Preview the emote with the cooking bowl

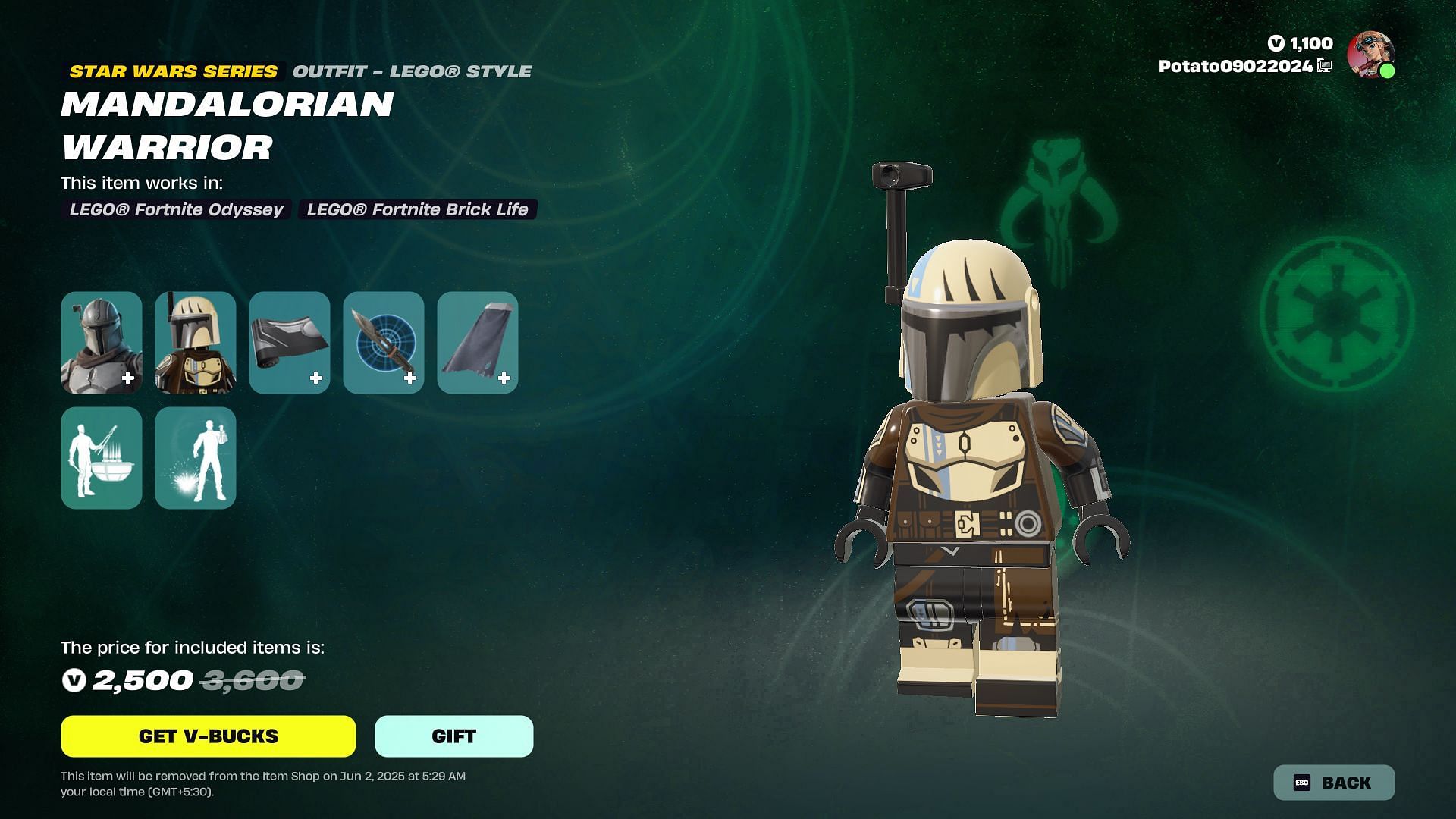click(x=102, y=458)
